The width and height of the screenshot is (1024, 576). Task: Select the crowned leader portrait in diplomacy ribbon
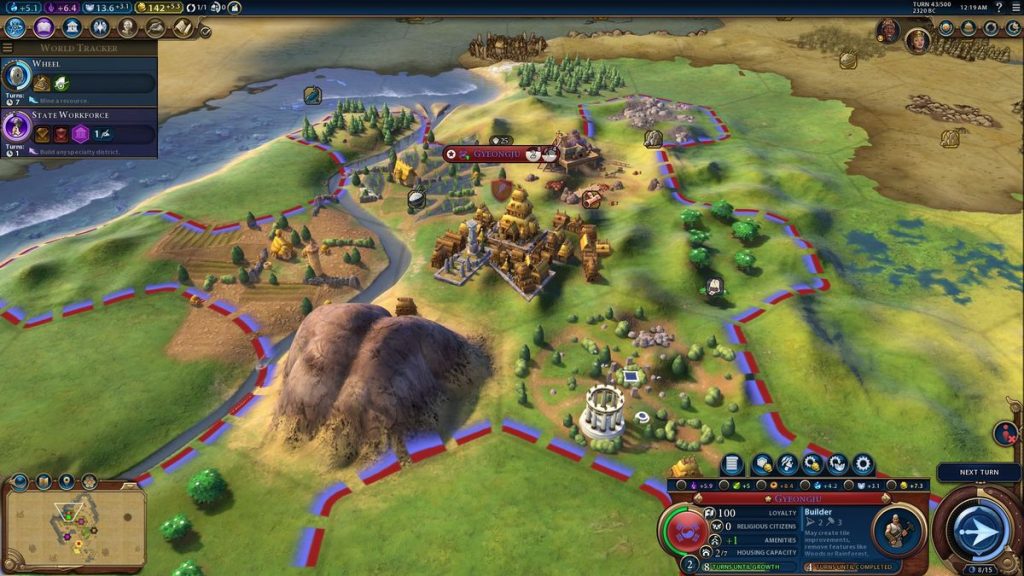tap(917, 40)
